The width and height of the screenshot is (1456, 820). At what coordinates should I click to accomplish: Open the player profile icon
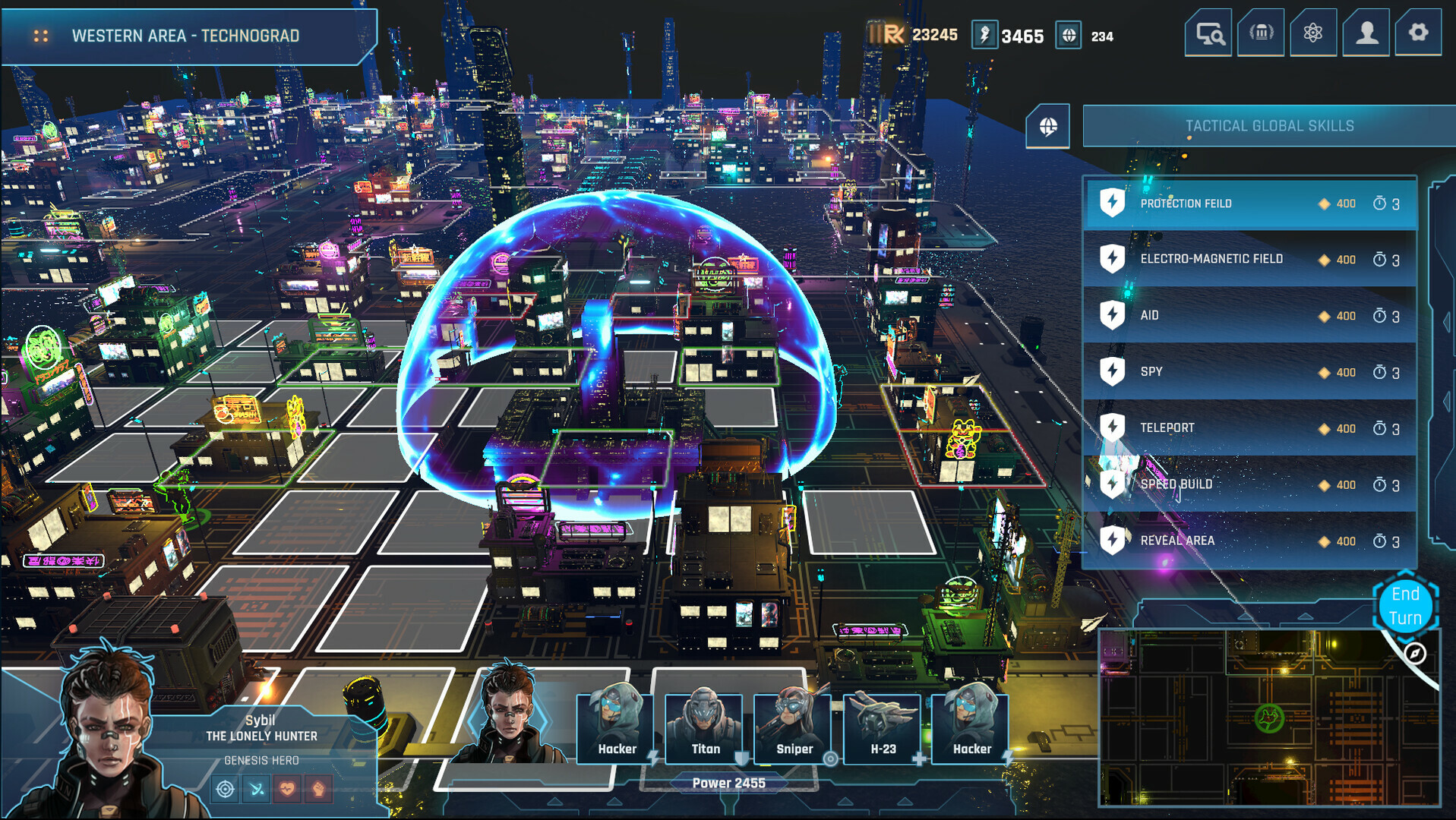[1366, 33]
